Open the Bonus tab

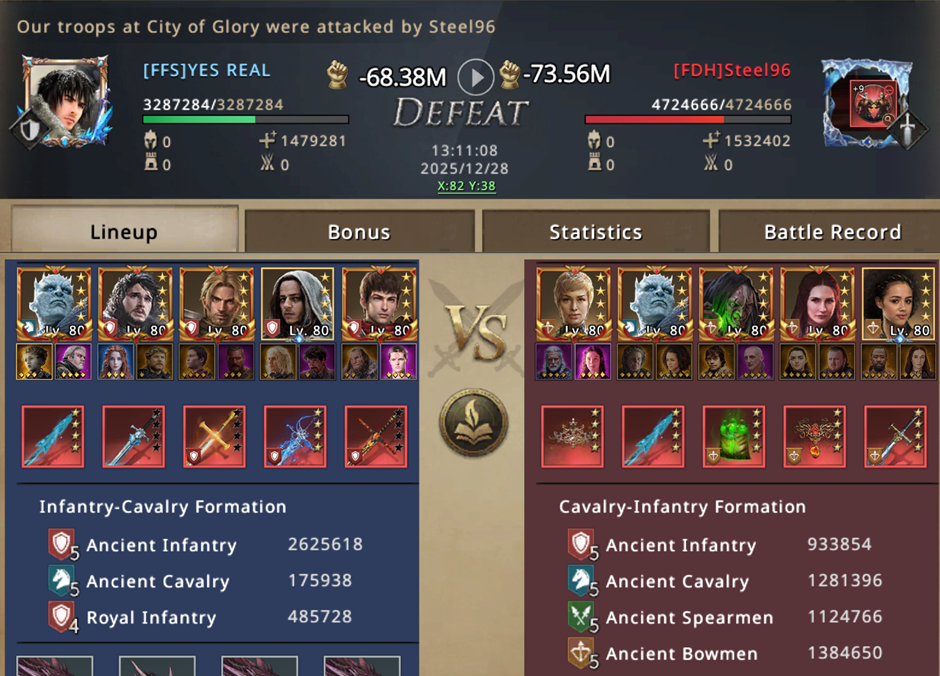[359, 232]
